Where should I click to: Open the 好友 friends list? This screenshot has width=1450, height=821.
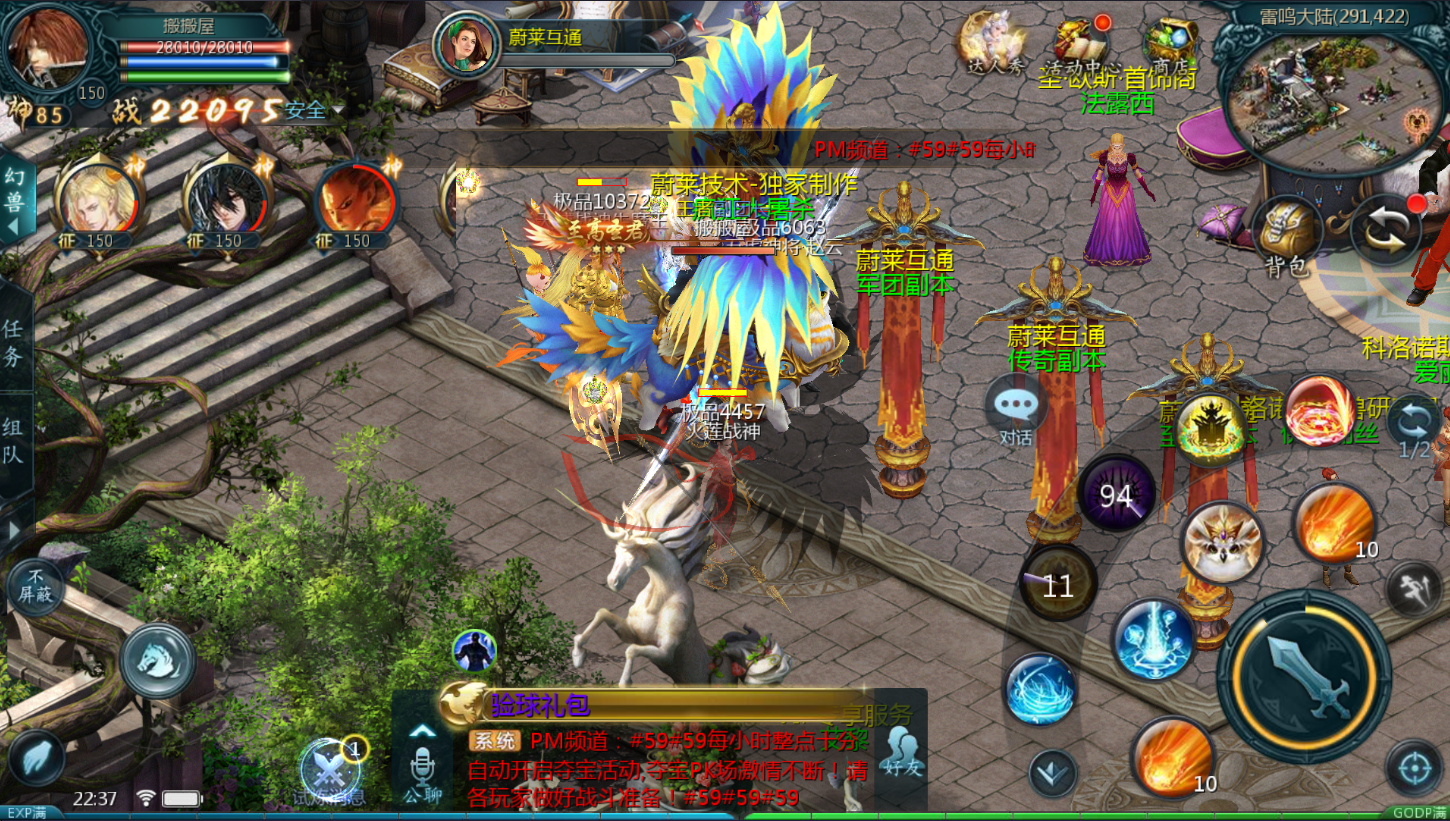pos(902,752)
